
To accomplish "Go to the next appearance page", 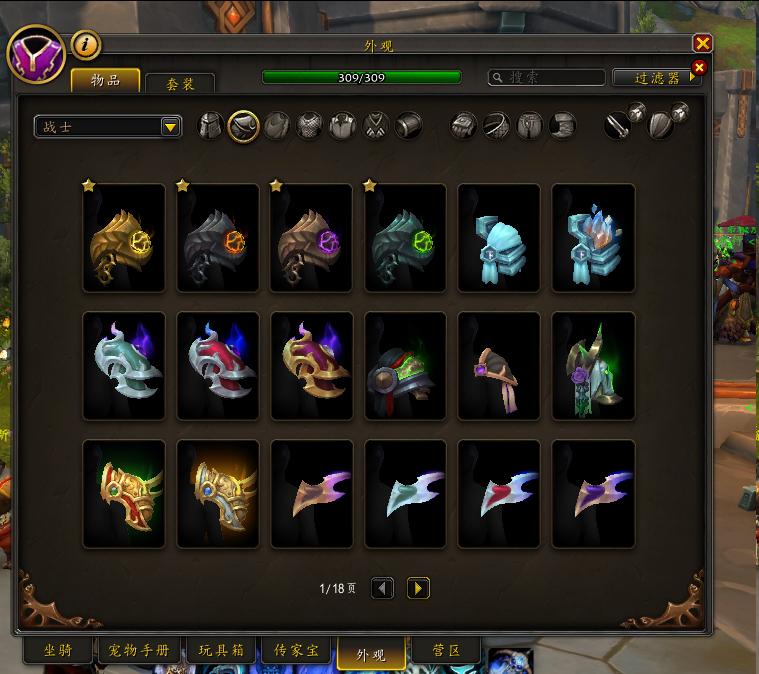I will click(418, 588).
